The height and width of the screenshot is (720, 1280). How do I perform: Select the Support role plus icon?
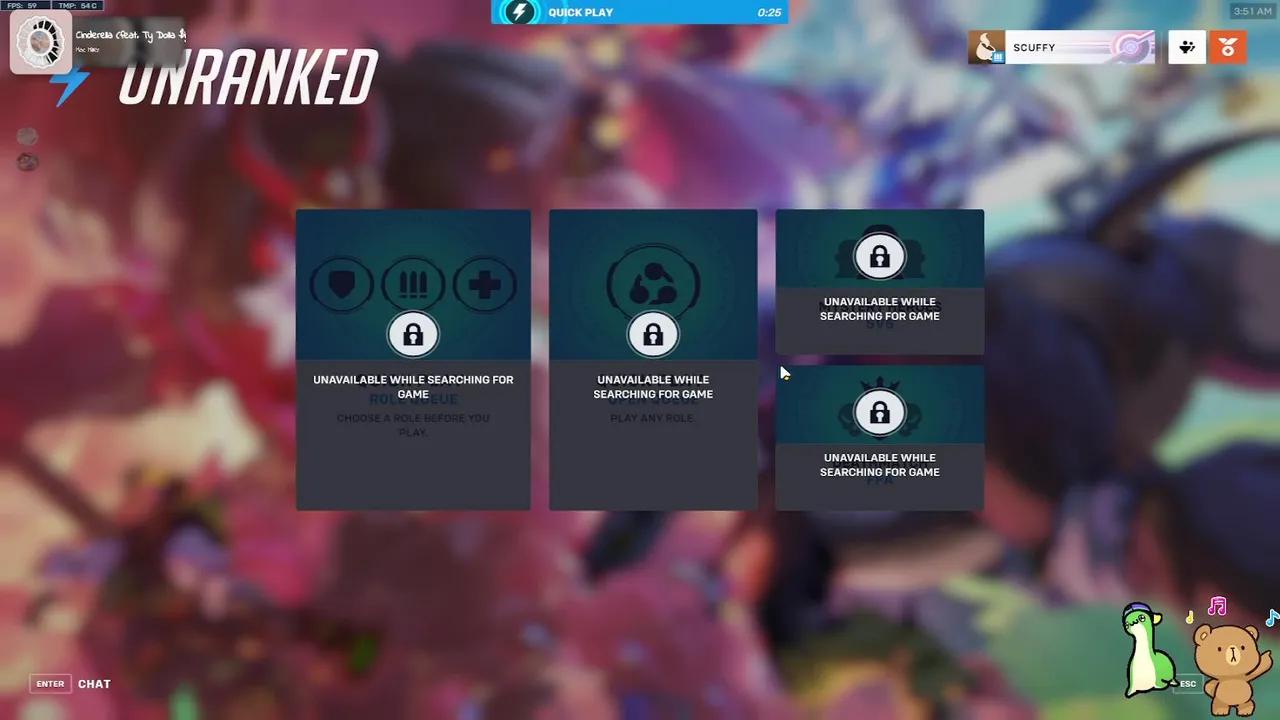coord(485,284)
